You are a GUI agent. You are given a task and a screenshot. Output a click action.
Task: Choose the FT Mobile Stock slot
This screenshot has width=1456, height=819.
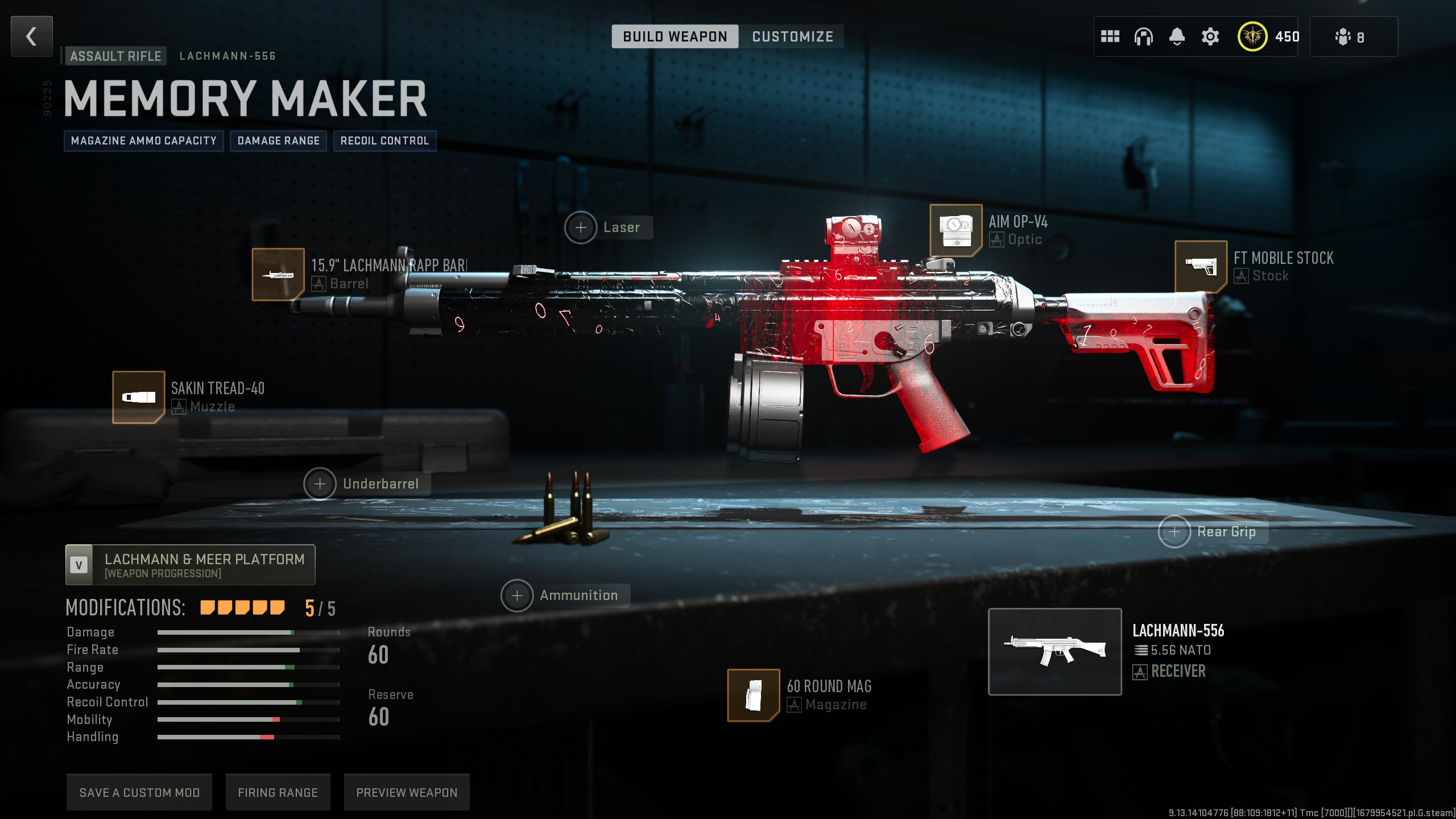(1201, 266)
